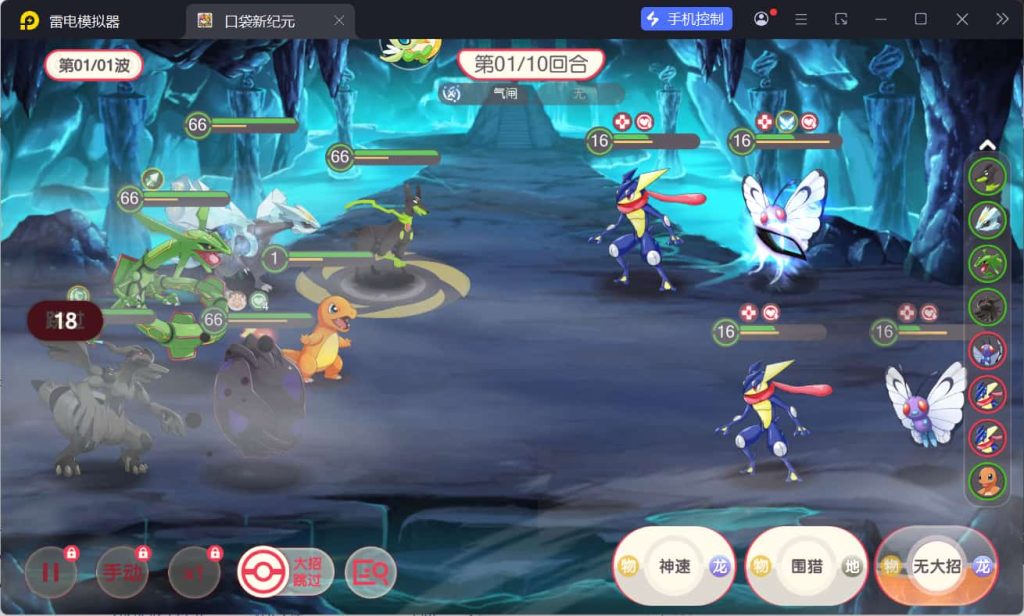
Task: Use the 神速 skill
Action: tap(674, 566)
